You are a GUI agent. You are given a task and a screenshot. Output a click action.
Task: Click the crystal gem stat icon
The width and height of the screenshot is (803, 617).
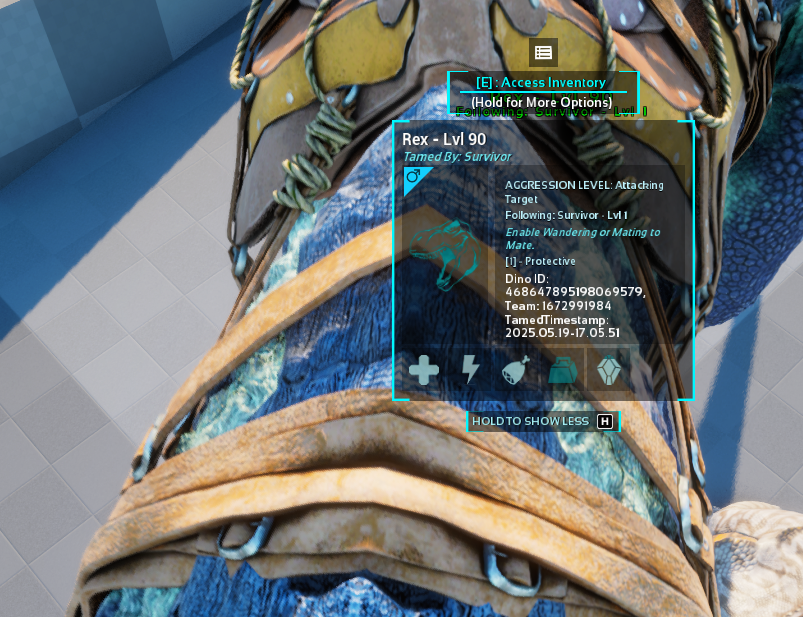point(608,371)
